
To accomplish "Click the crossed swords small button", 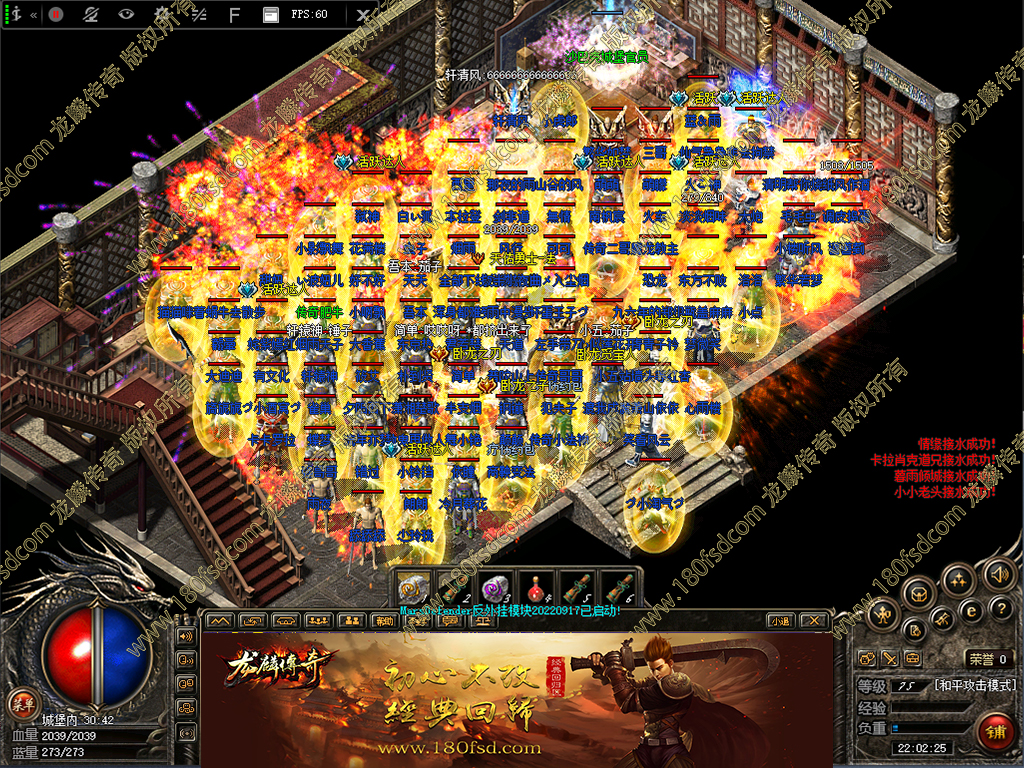I will point(890,658).
